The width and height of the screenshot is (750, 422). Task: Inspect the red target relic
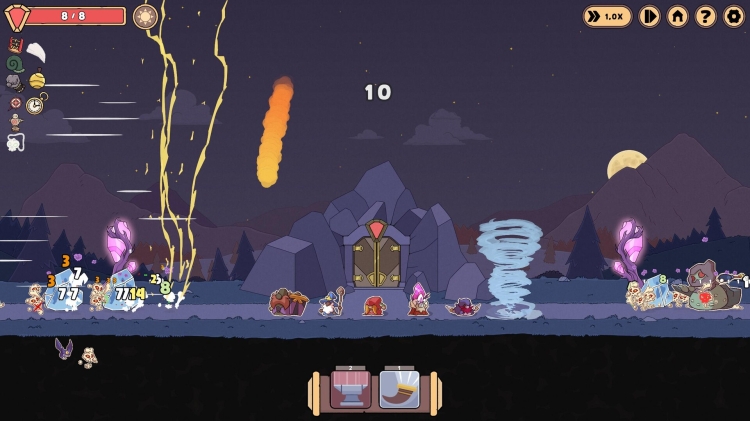pos(15,103)
